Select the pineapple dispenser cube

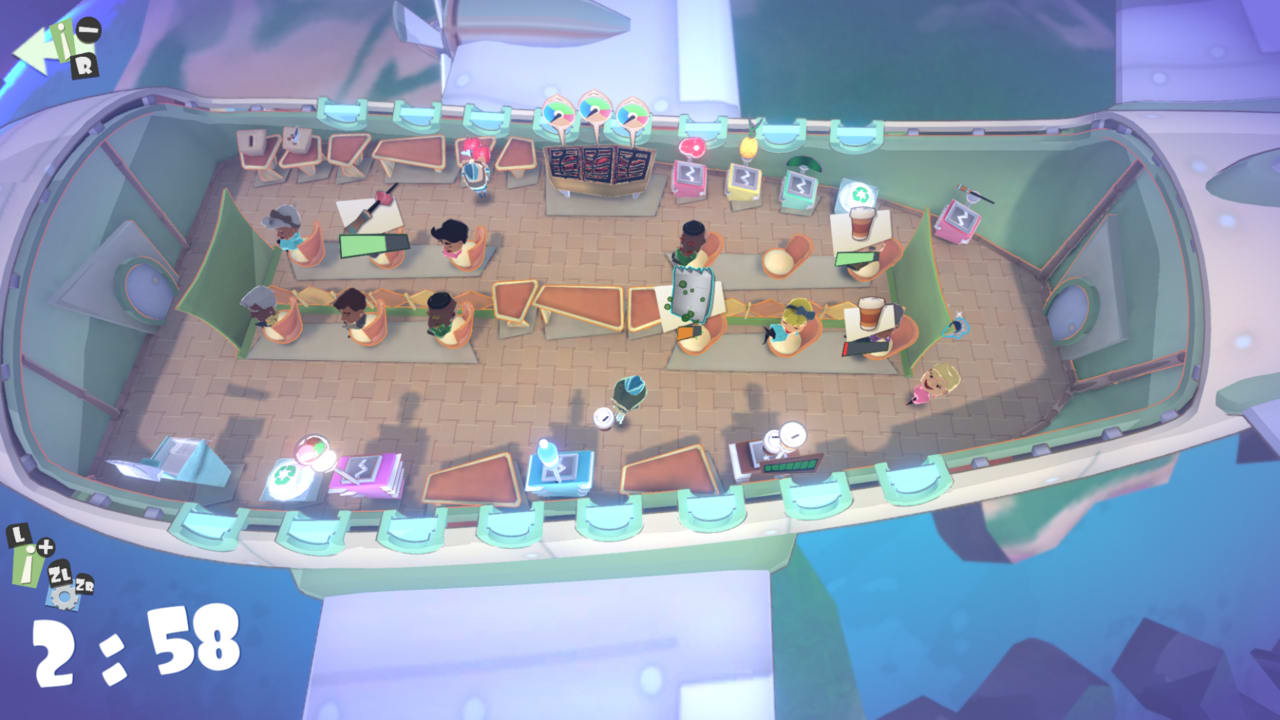(x=743, y=183)
